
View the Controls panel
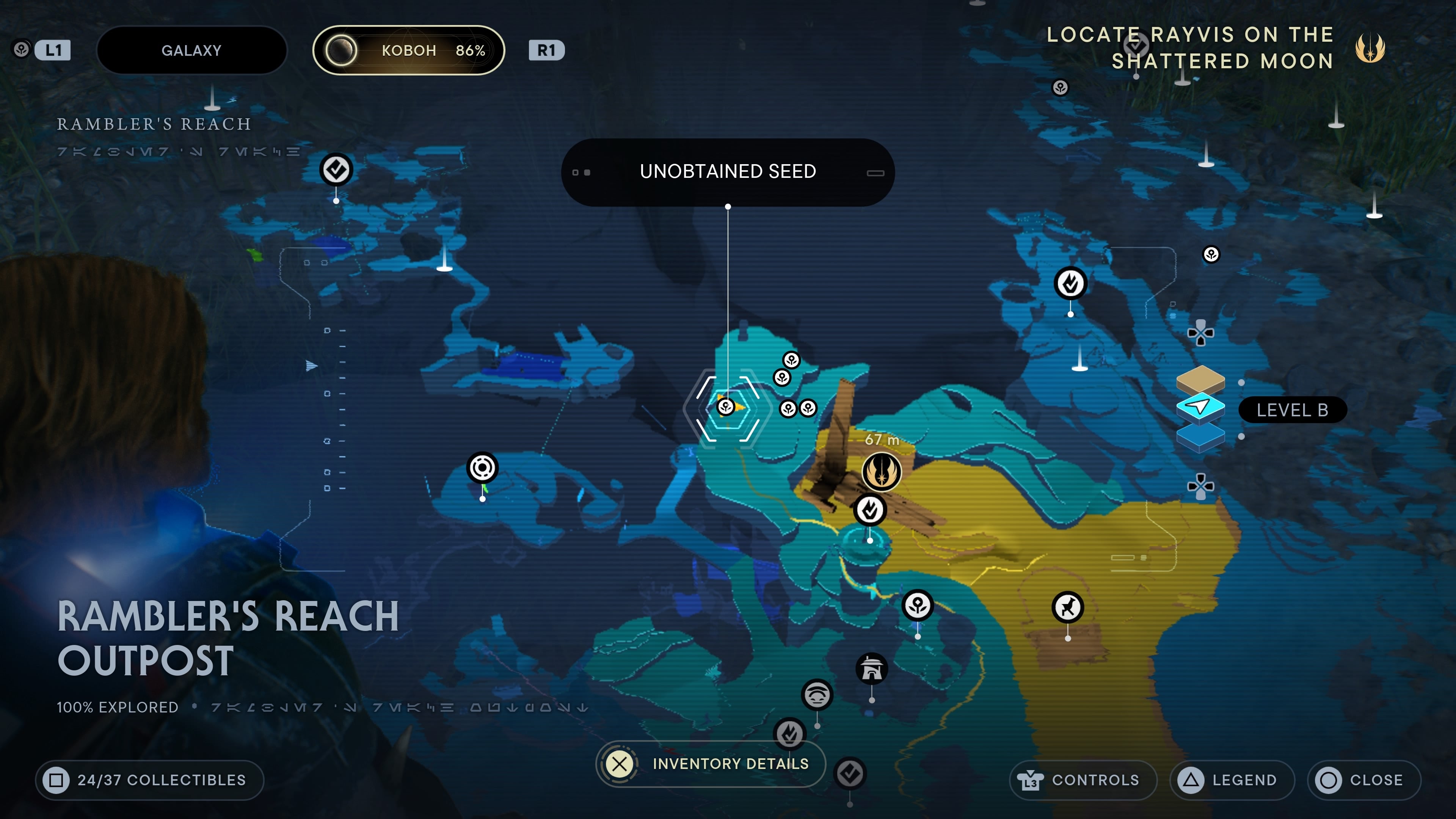tap(1083, 780)
